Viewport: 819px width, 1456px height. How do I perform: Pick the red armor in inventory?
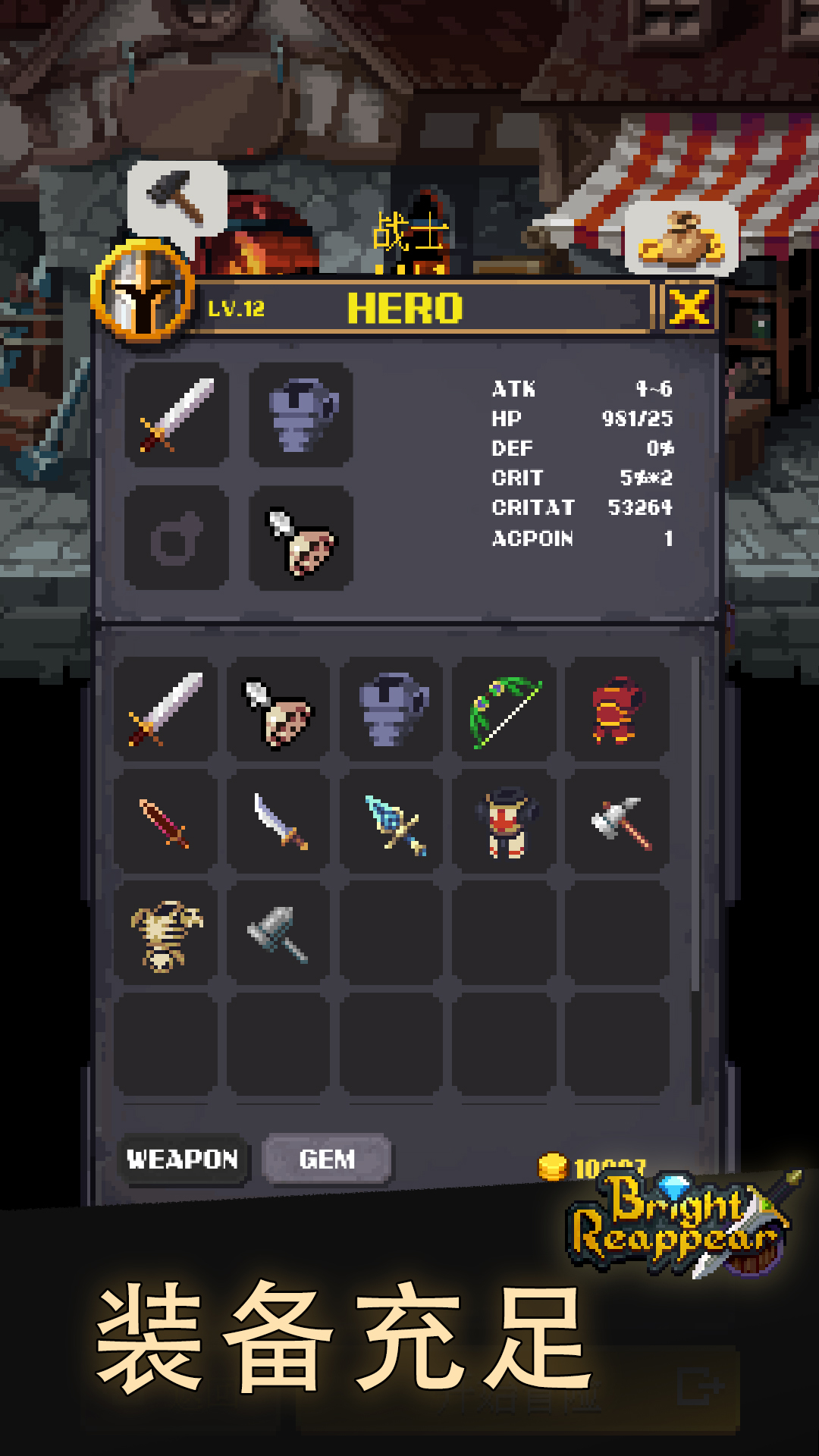point(617,710)
